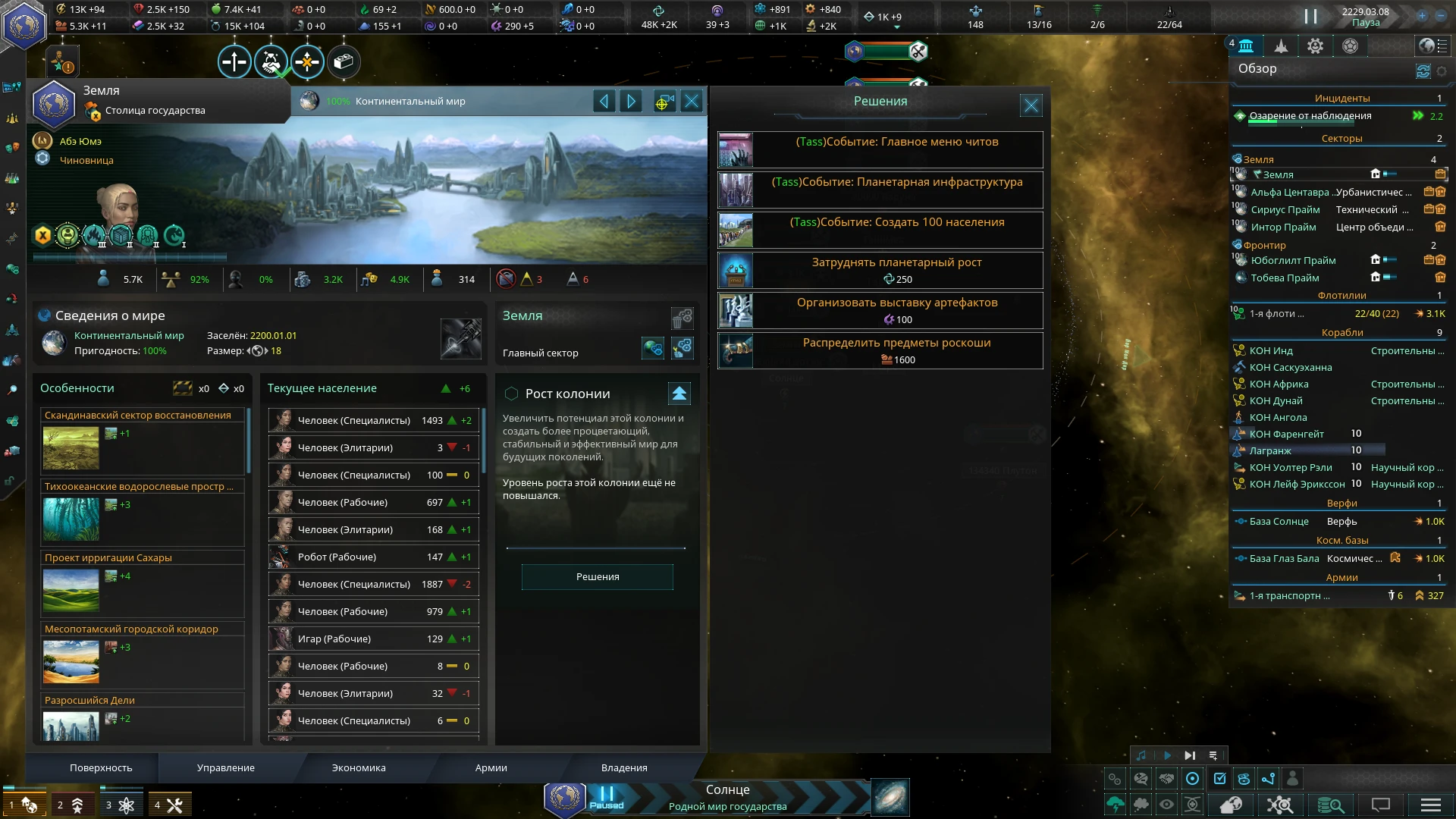Click the chat message box icon near bottom right
1456x819 pixels.
(x=1380, y=805)
